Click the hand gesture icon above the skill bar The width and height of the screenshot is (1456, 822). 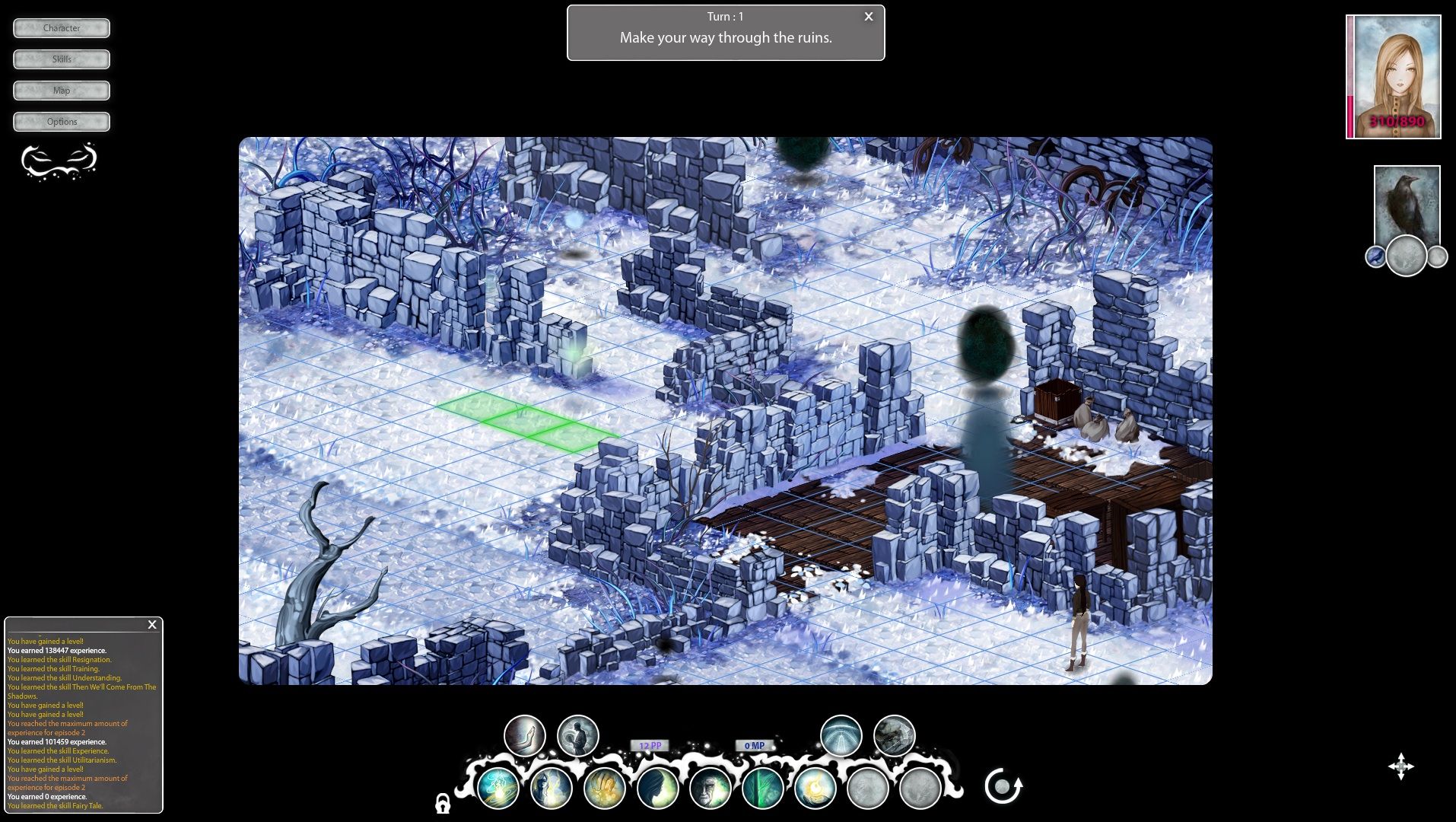(524, 734)
